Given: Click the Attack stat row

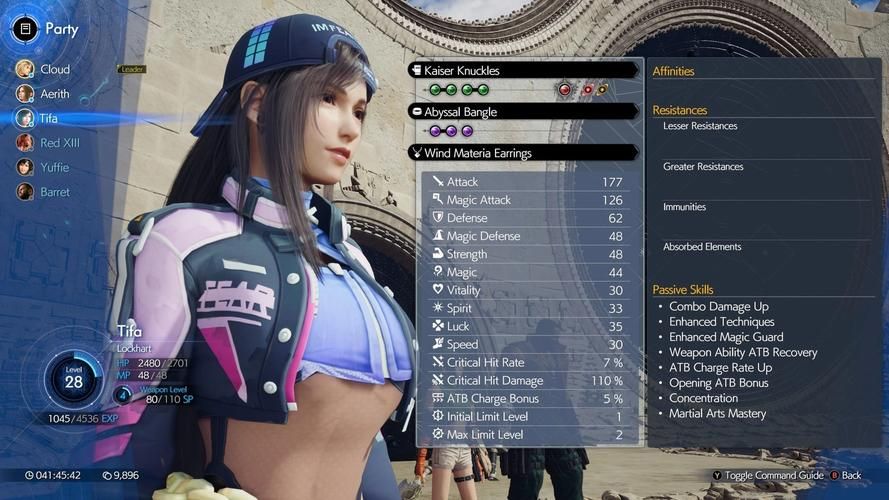Looking at the screenshot, I should [530, 182].
